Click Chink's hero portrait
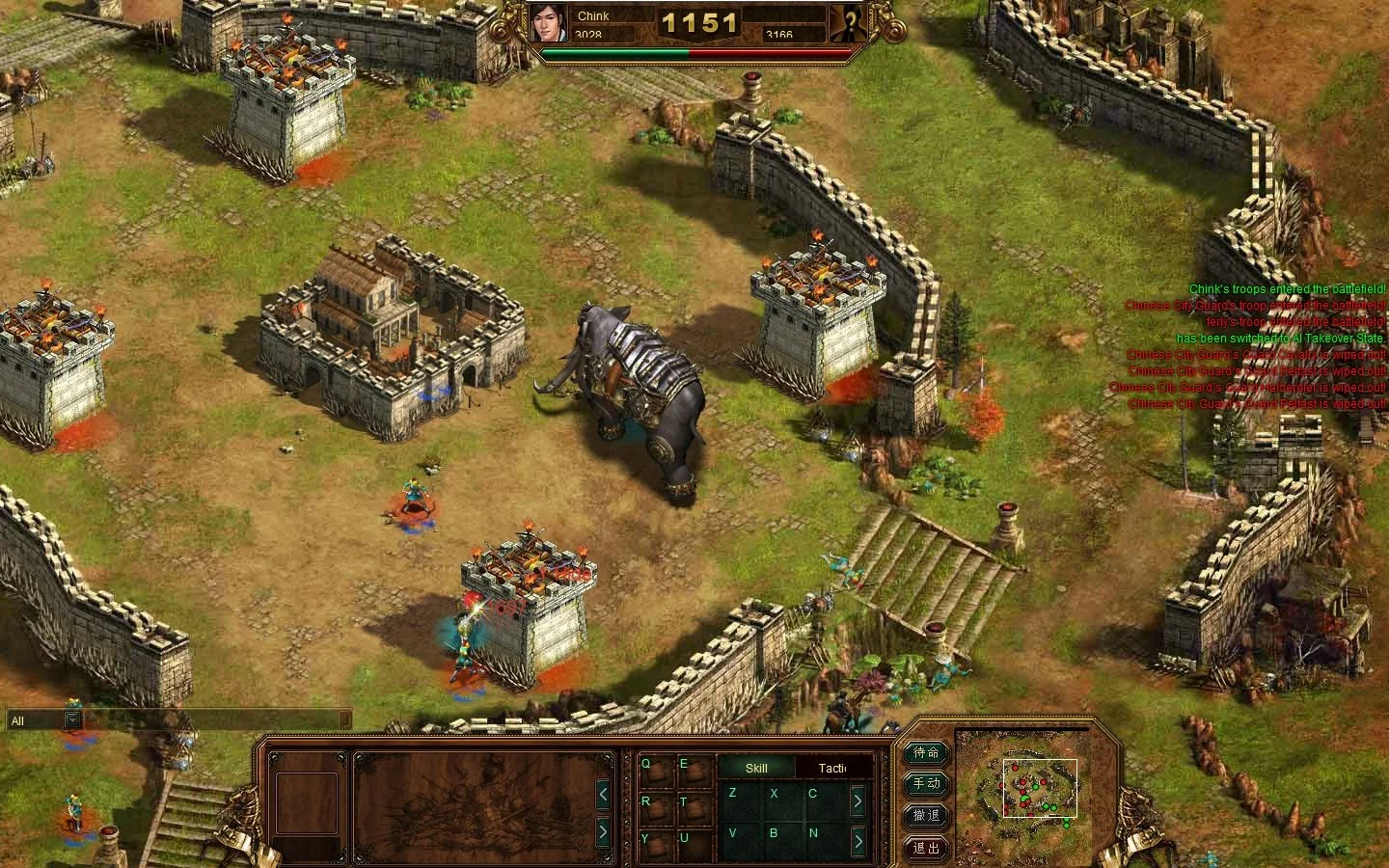Viewport: 1389px width, 868px height. [x=550, y=23]
